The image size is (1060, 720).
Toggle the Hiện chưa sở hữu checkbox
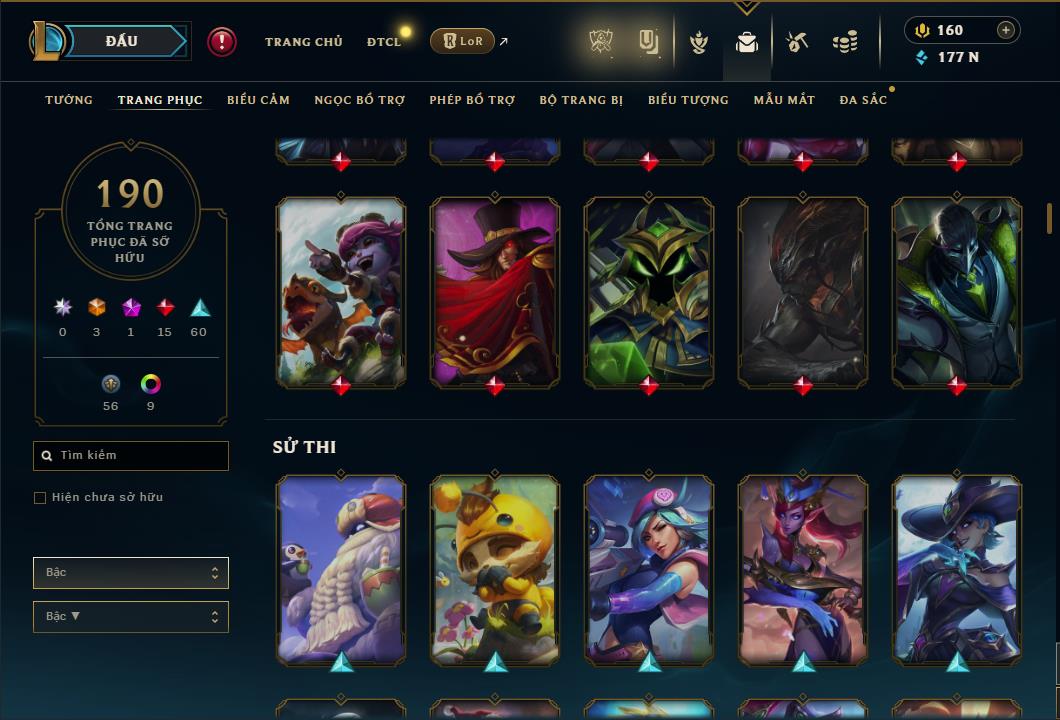click(x=40, y=498)
